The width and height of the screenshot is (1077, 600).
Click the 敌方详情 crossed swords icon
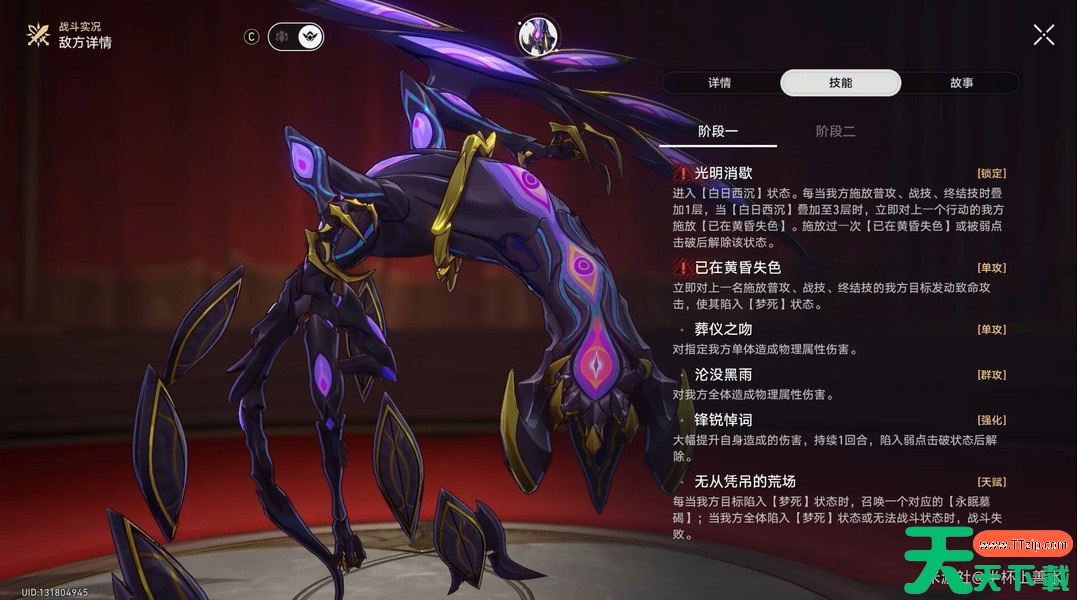[x=38, y=36]
